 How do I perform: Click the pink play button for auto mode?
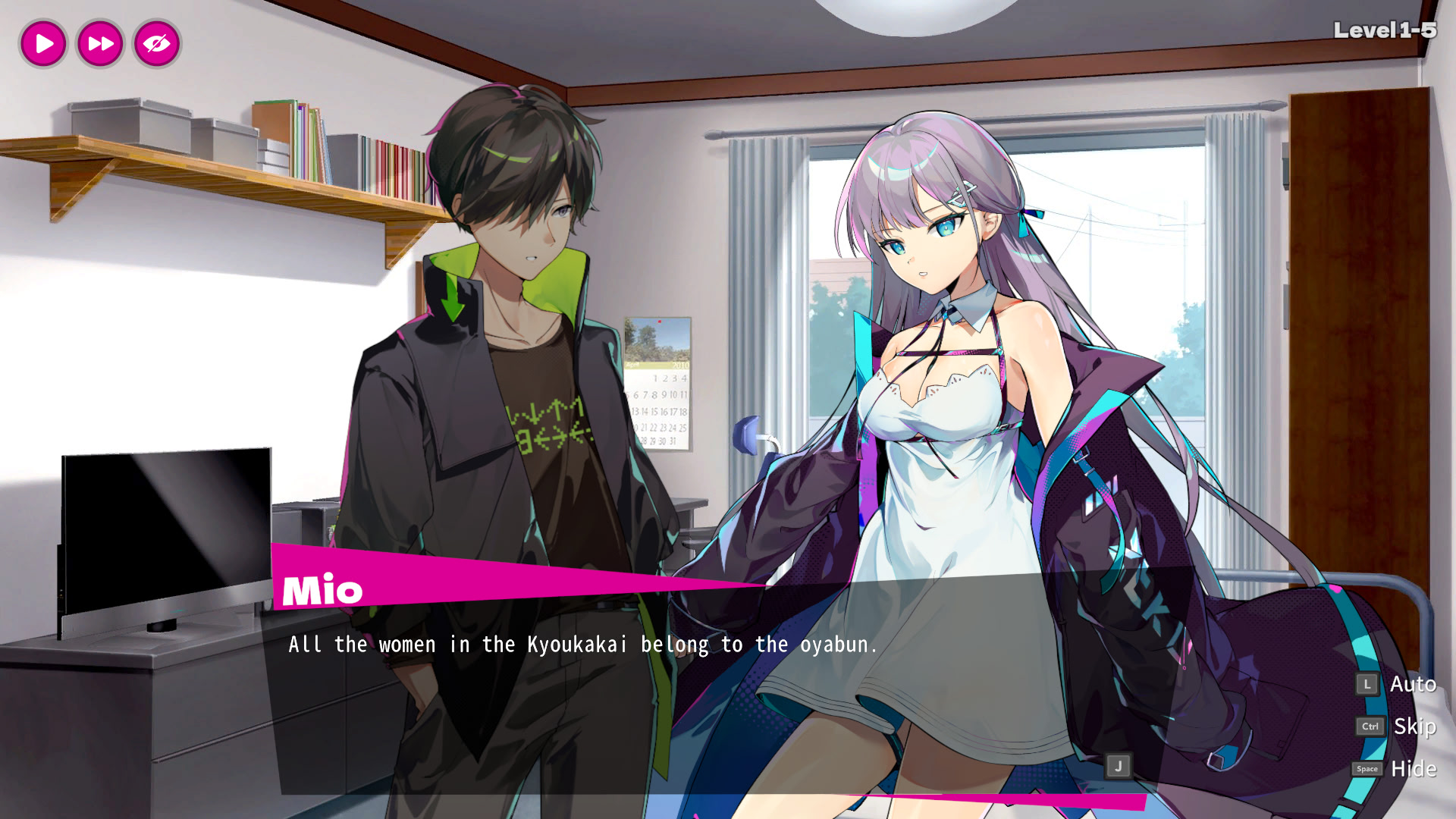point(43,43)
